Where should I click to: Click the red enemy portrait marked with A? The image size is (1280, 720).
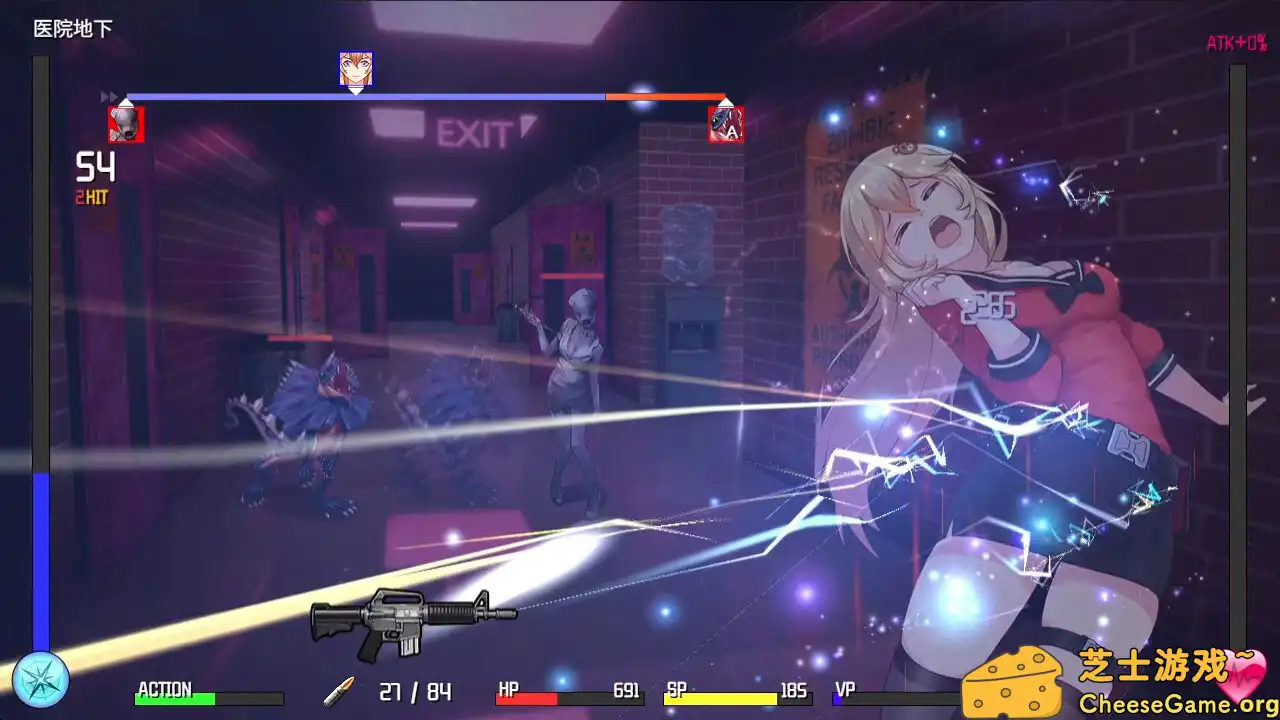click(728, 124)
